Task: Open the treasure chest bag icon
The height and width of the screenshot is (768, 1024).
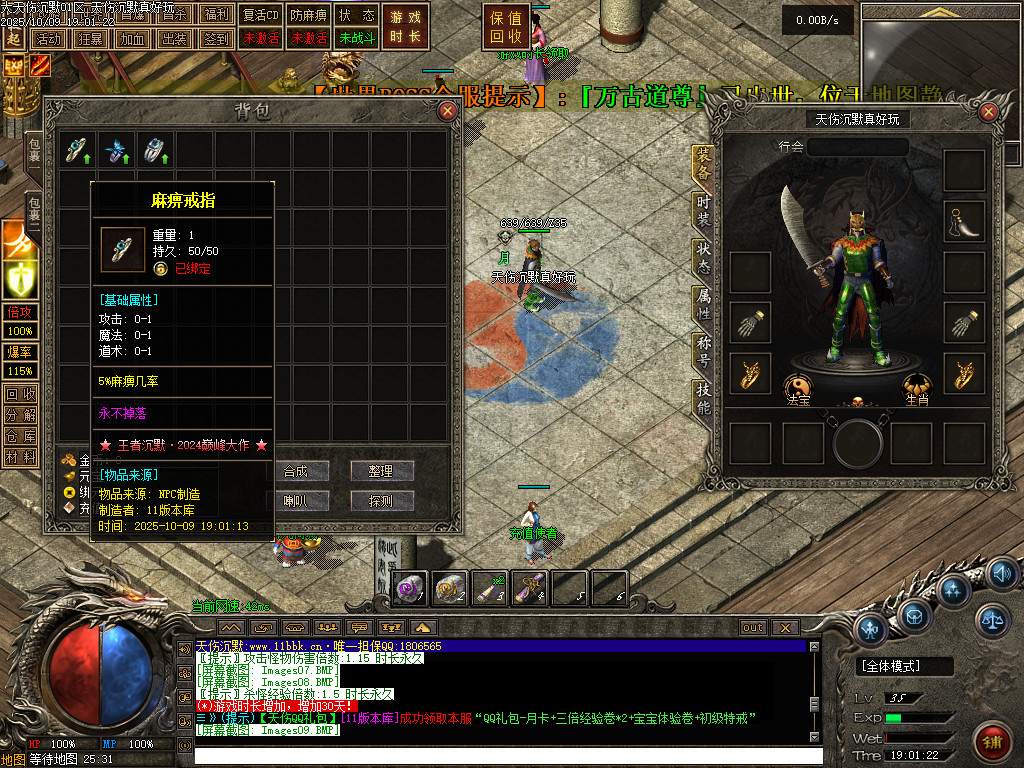Action: pos(911,614)
